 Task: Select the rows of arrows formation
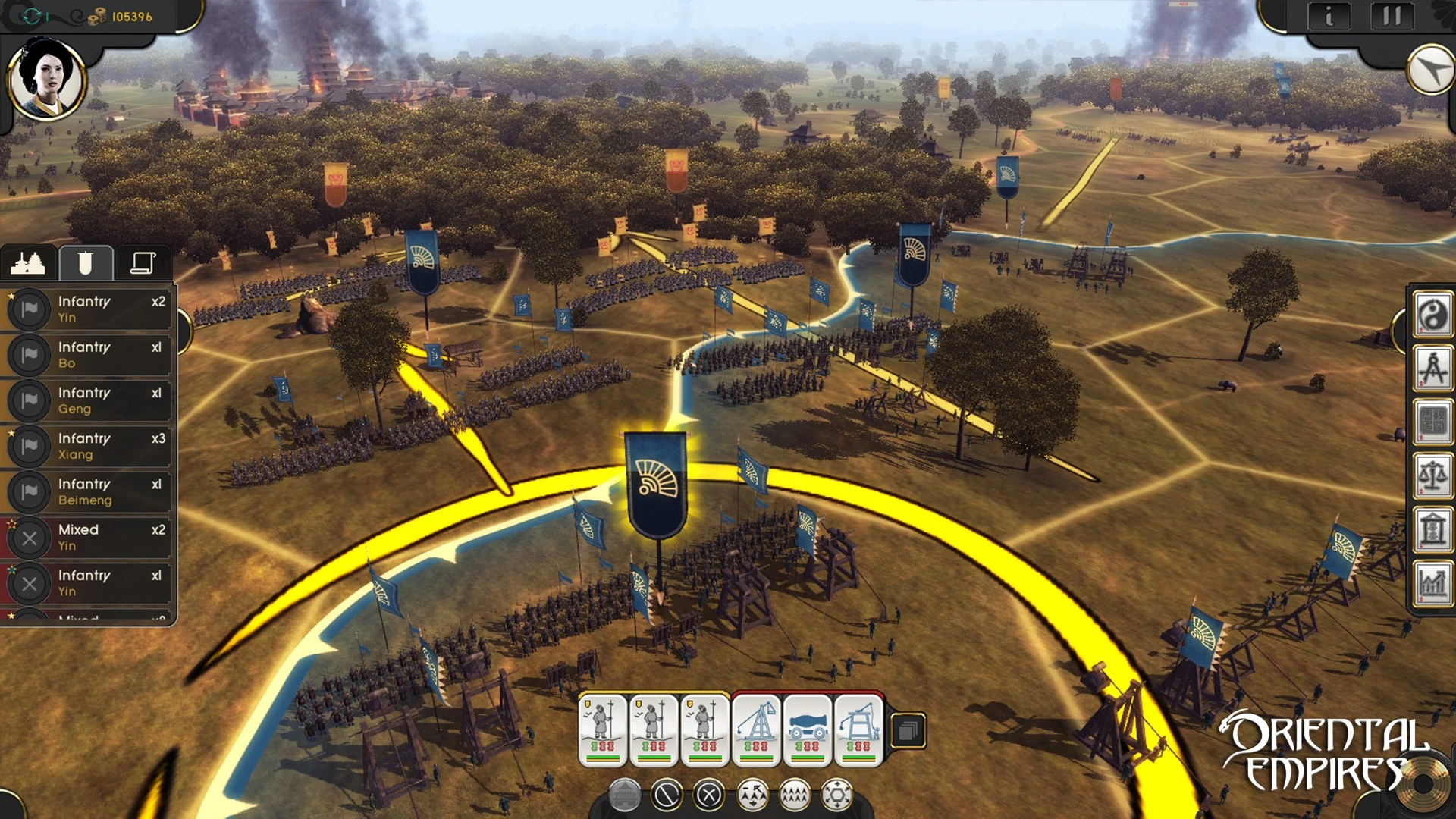[795, 795]
